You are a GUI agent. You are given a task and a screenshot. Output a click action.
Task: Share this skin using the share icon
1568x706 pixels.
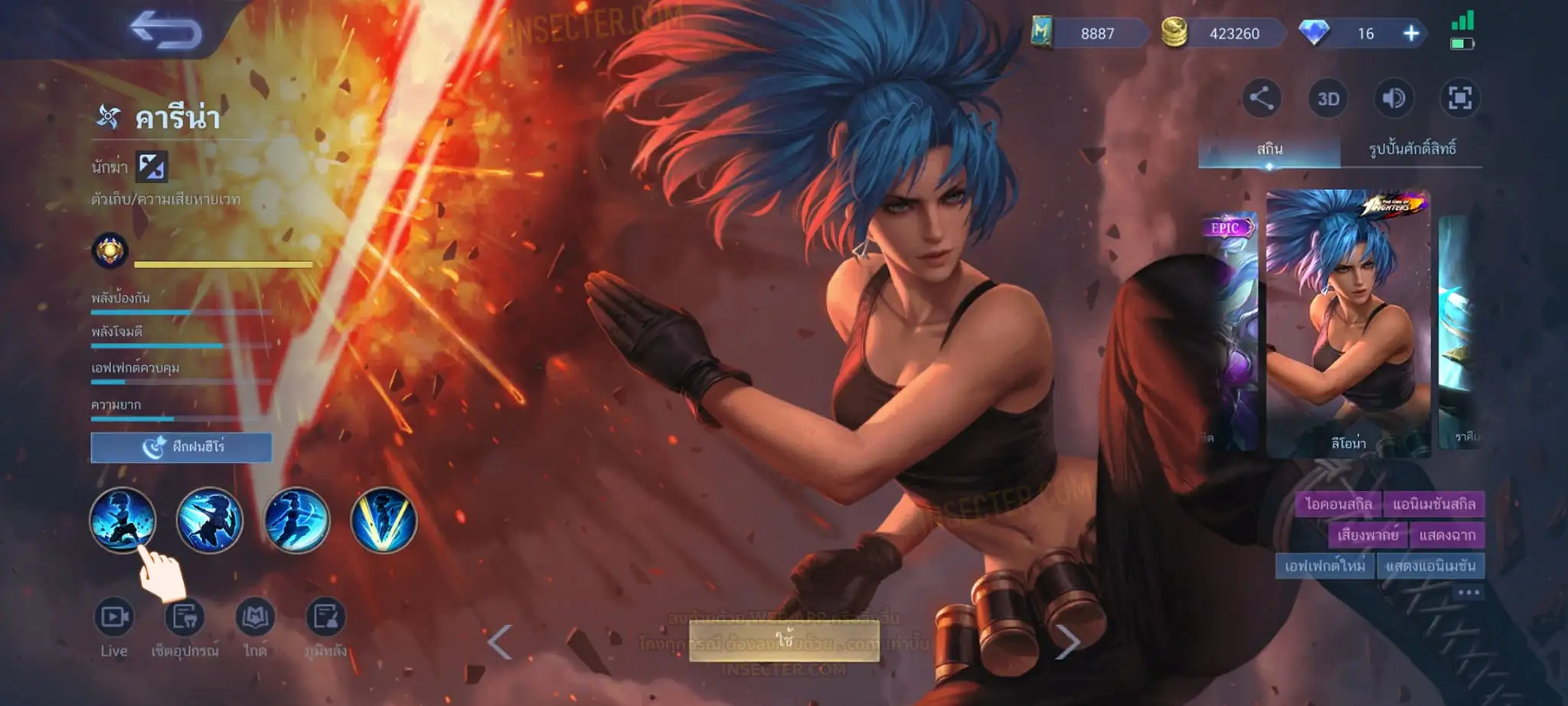coord(1261,98)
